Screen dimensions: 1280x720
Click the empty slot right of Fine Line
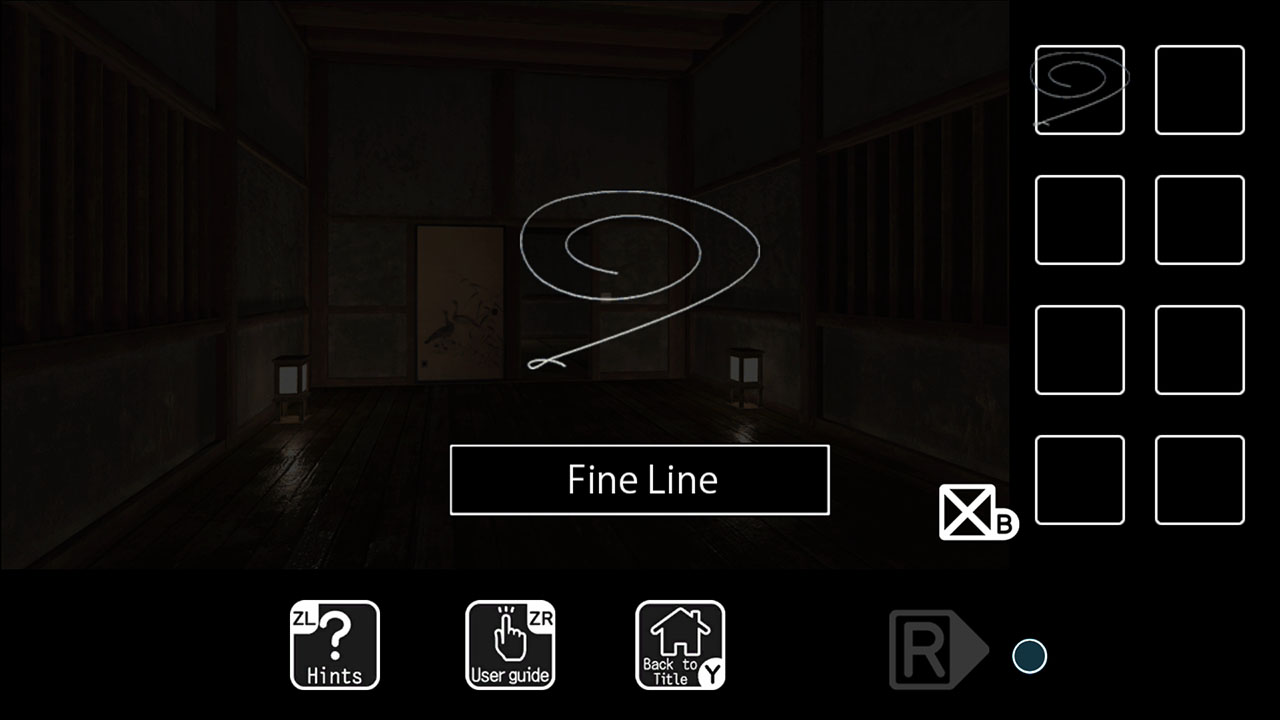1200,89
